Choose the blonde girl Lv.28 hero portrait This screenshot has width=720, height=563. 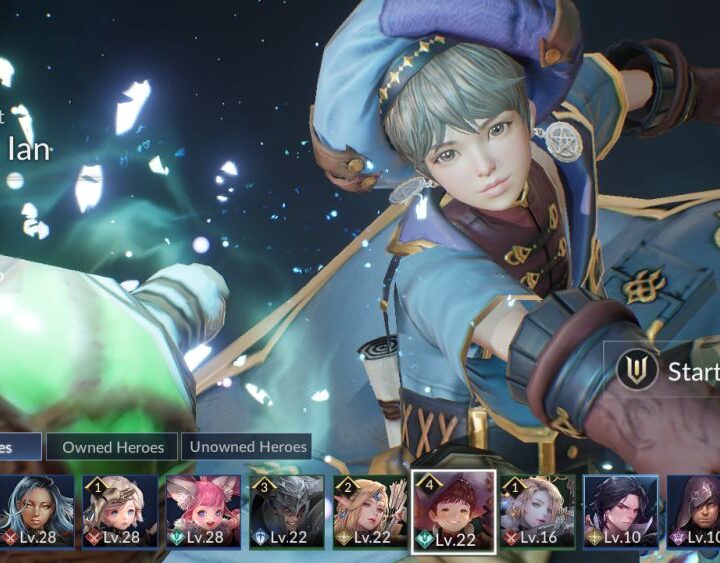120,511
